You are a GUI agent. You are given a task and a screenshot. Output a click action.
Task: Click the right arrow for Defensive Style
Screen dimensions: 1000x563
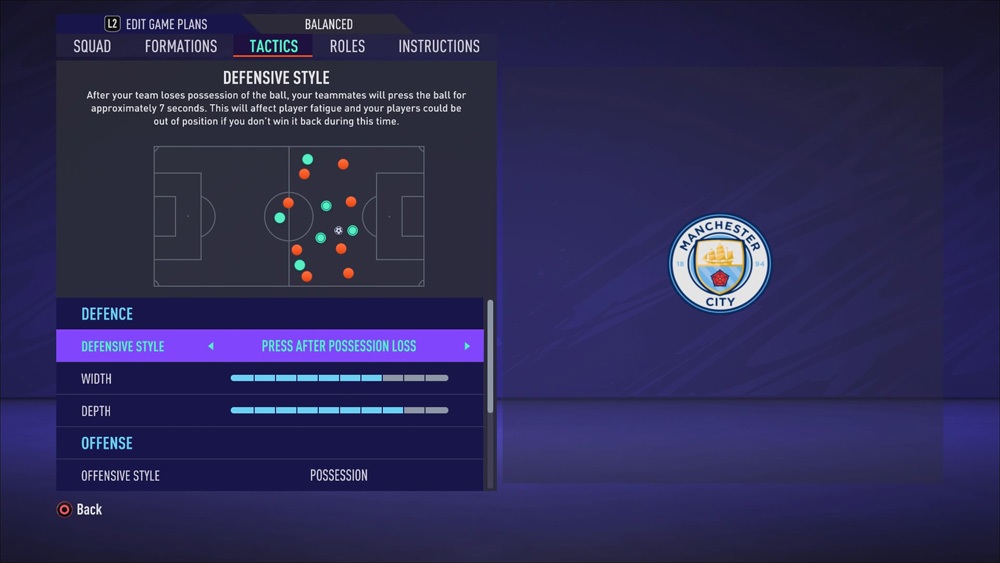coord(467,346)
